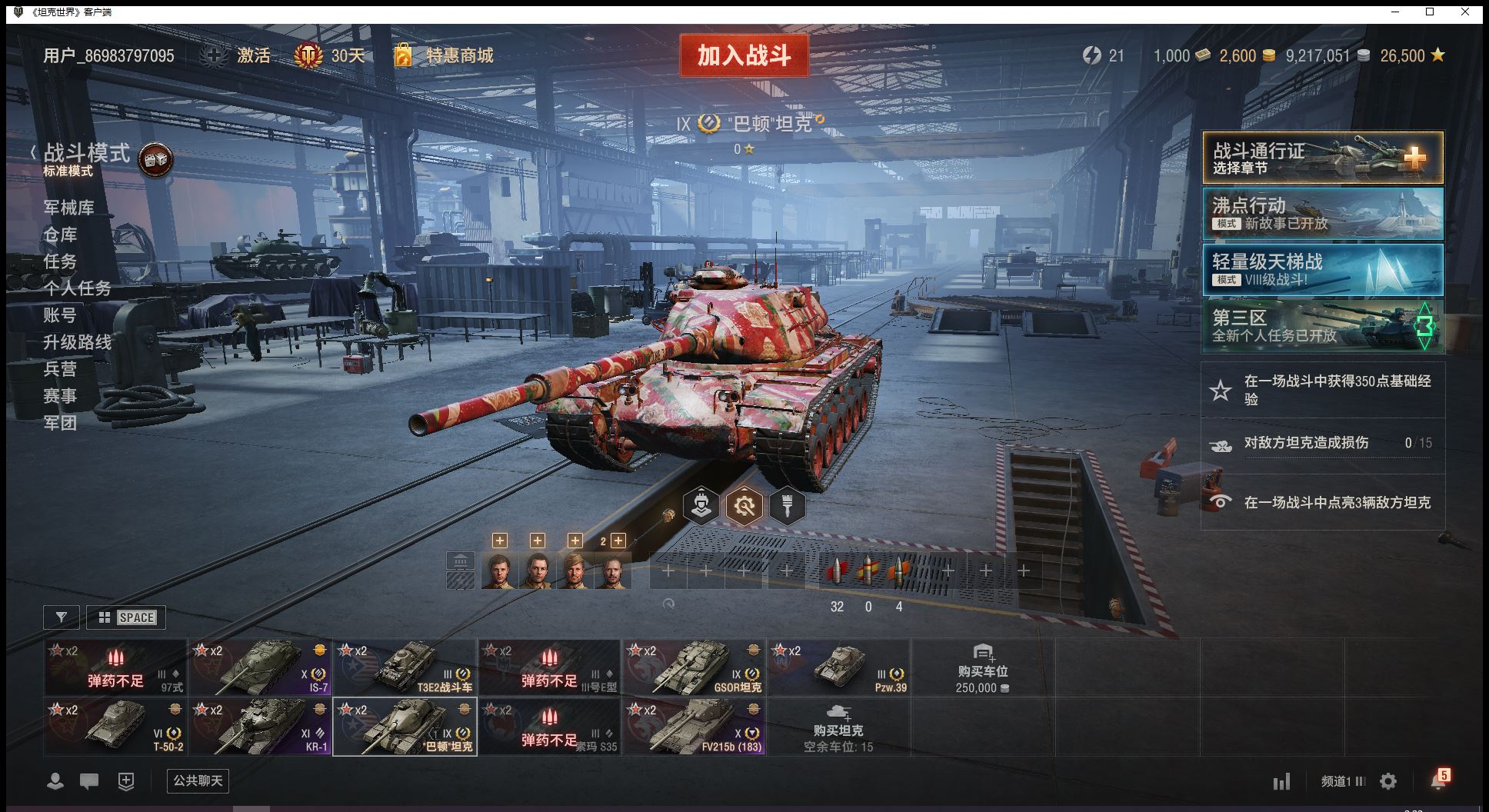
Task: Click 购买车位 to buy a garage slot
Action: point(982,667)
